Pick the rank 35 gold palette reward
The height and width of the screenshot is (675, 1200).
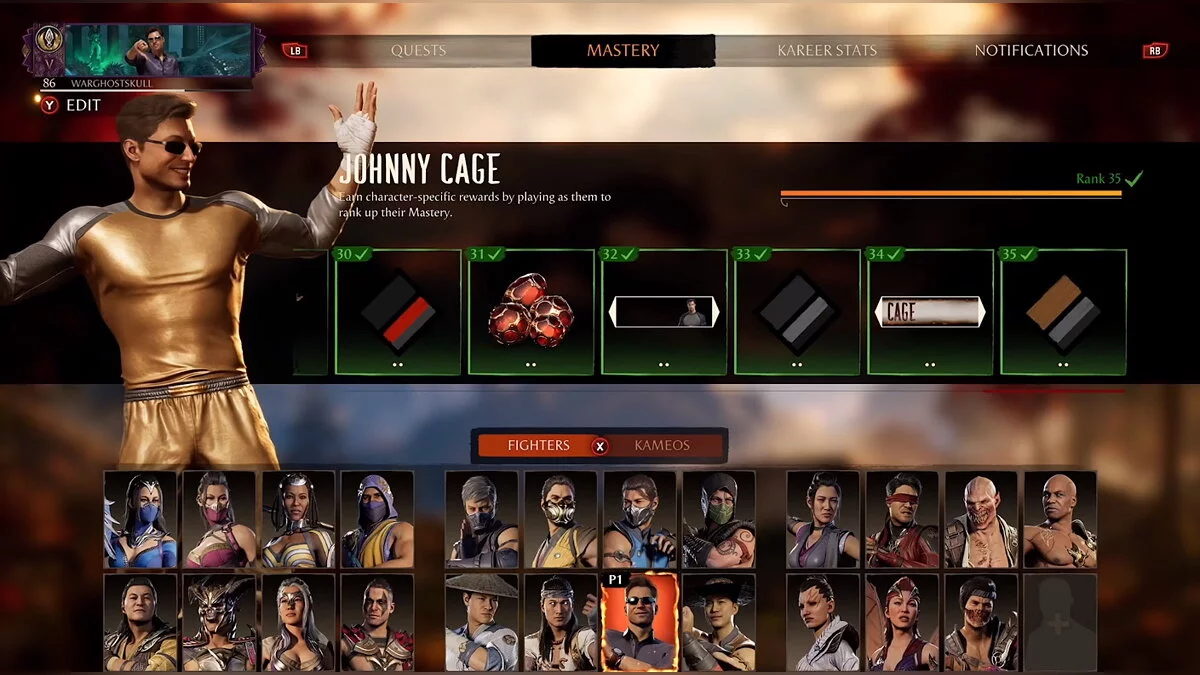point(1063,312)
